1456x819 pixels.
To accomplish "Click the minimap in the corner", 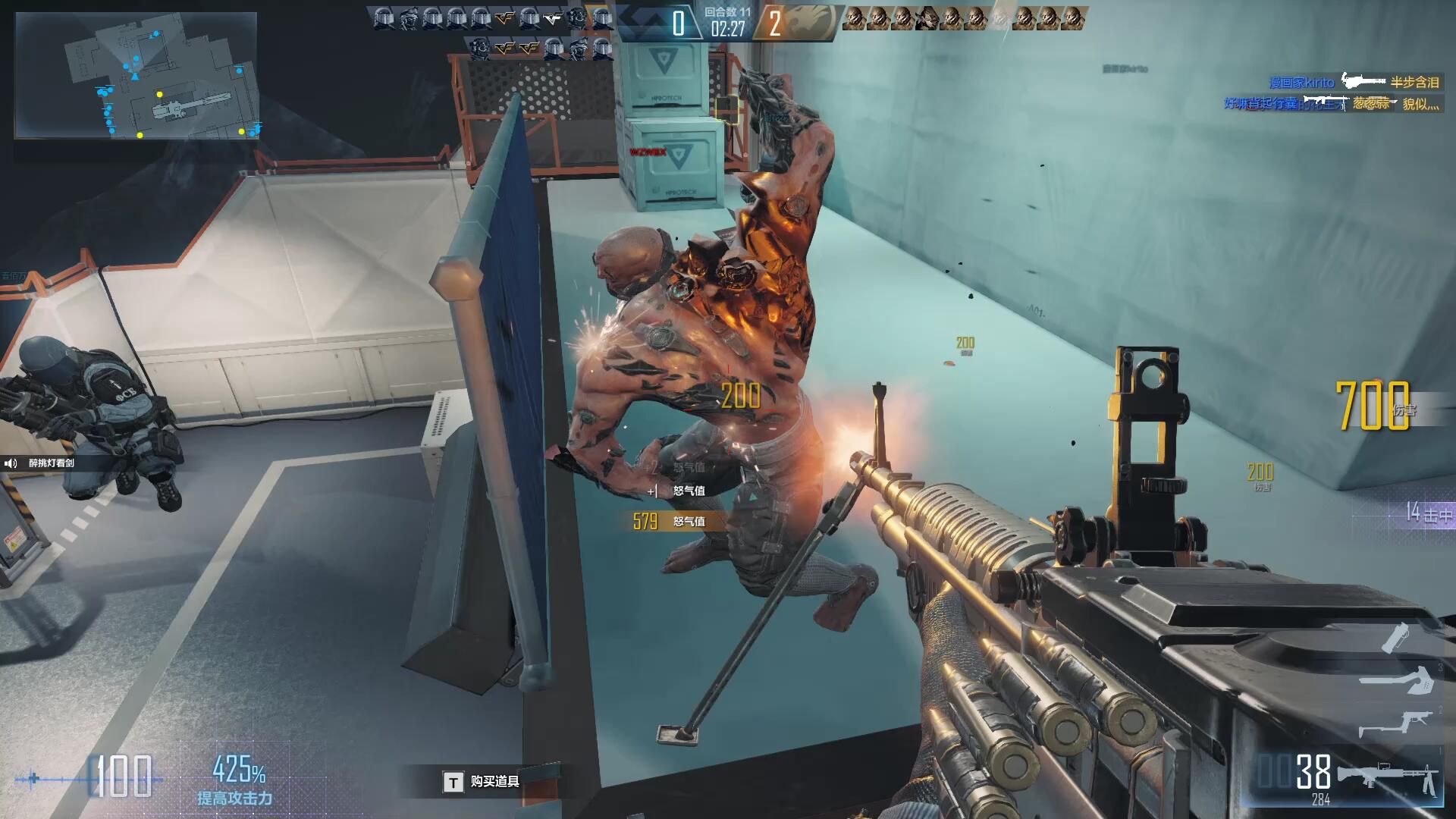I will coord(136,76).
